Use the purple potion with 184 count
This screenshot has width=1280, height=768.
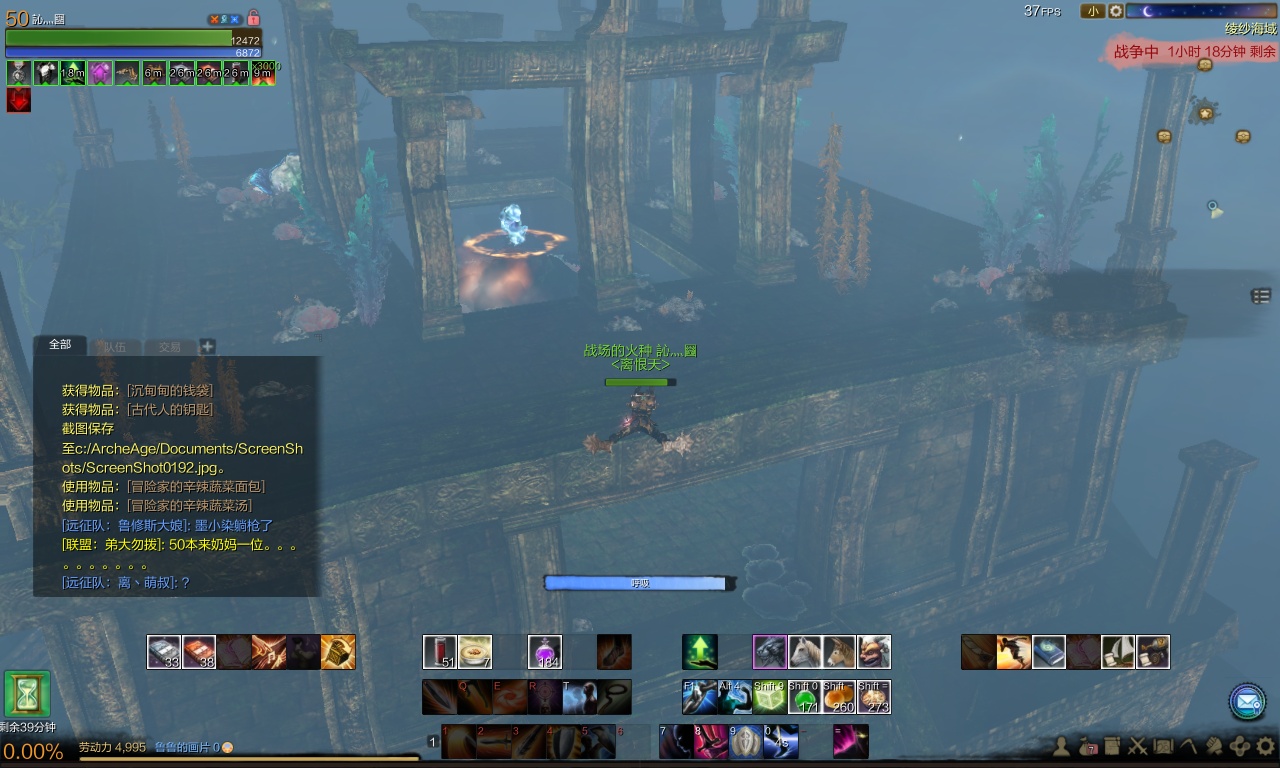(545, 652)
